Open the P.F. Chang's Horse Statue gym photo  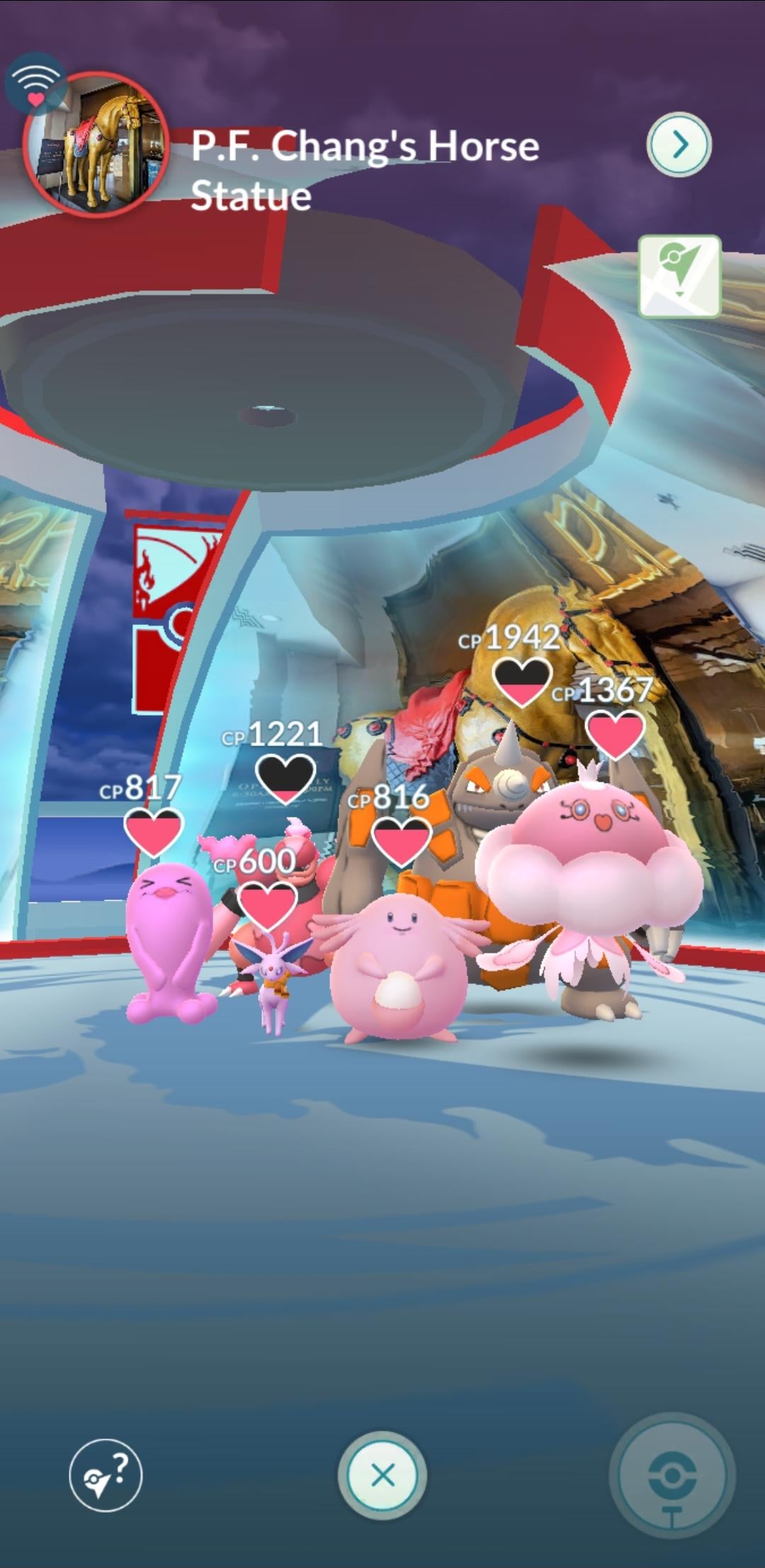tap(96, 144)
